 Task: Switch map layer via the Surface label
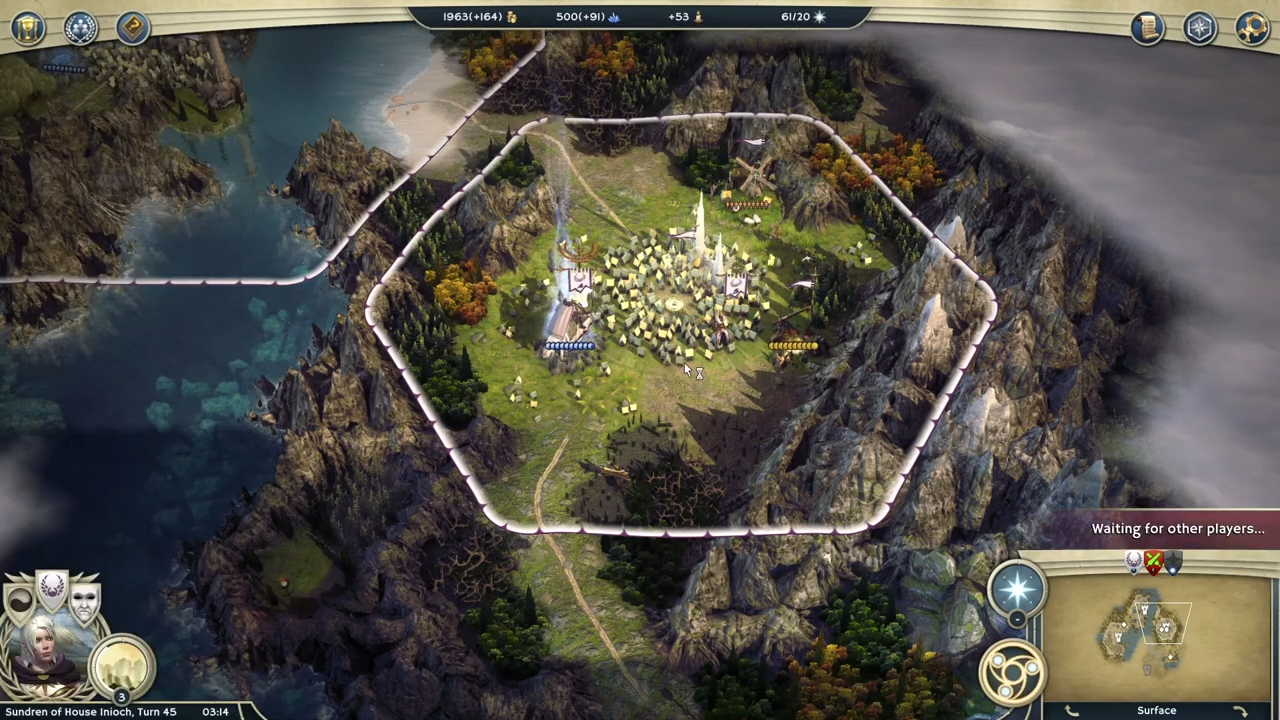click(x=1157, y=710)
